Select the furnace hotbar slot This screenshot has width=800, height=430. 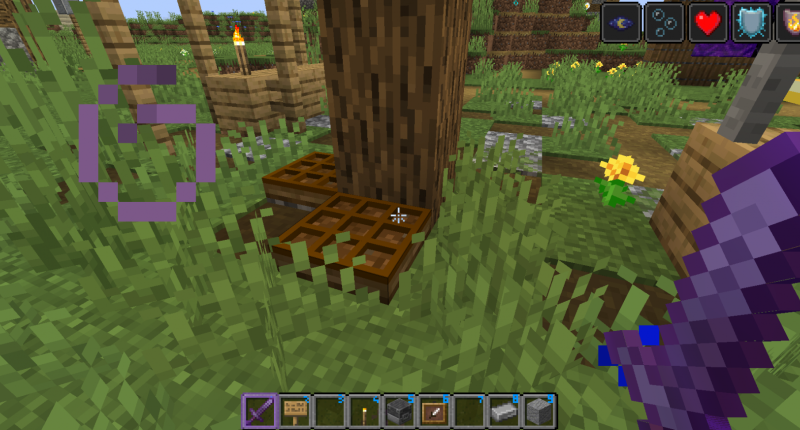[x=399, y=411]
